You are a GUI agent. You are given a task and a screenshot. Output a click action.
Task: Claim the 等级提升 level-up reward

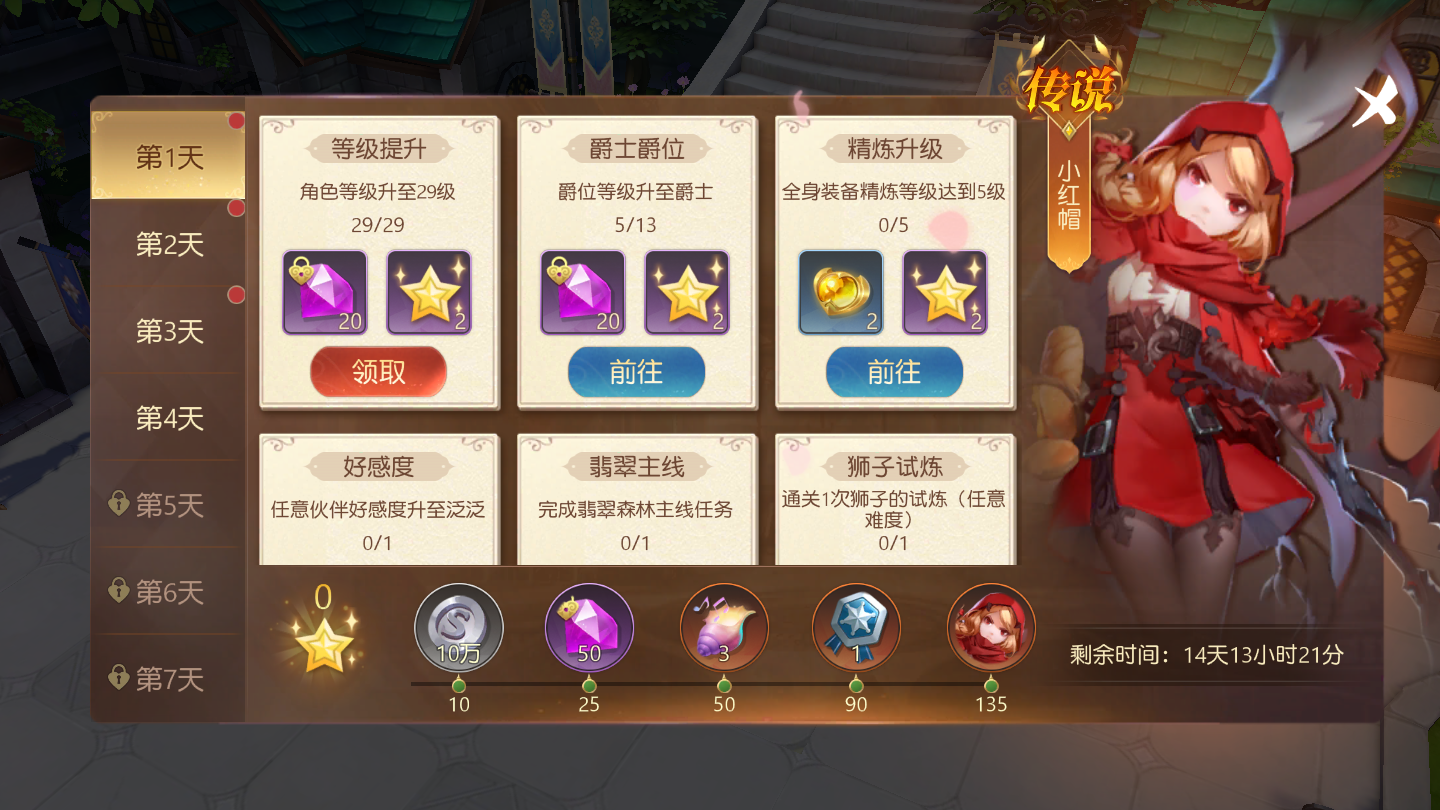378,371
